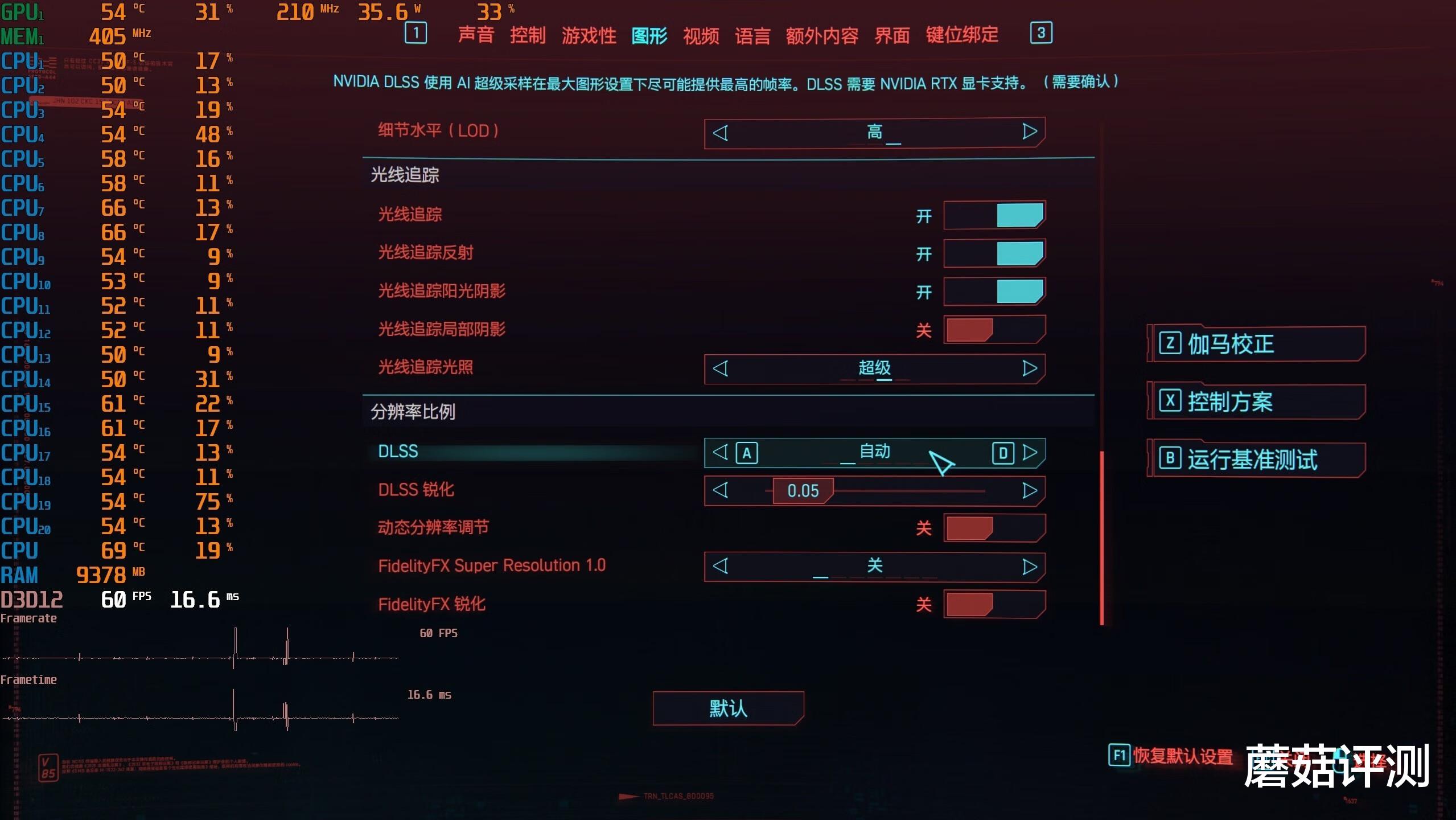Click right arrow of FidelityFX Super Resolution selector
The image size is (1456, 820).
[x=1029, y=567]
